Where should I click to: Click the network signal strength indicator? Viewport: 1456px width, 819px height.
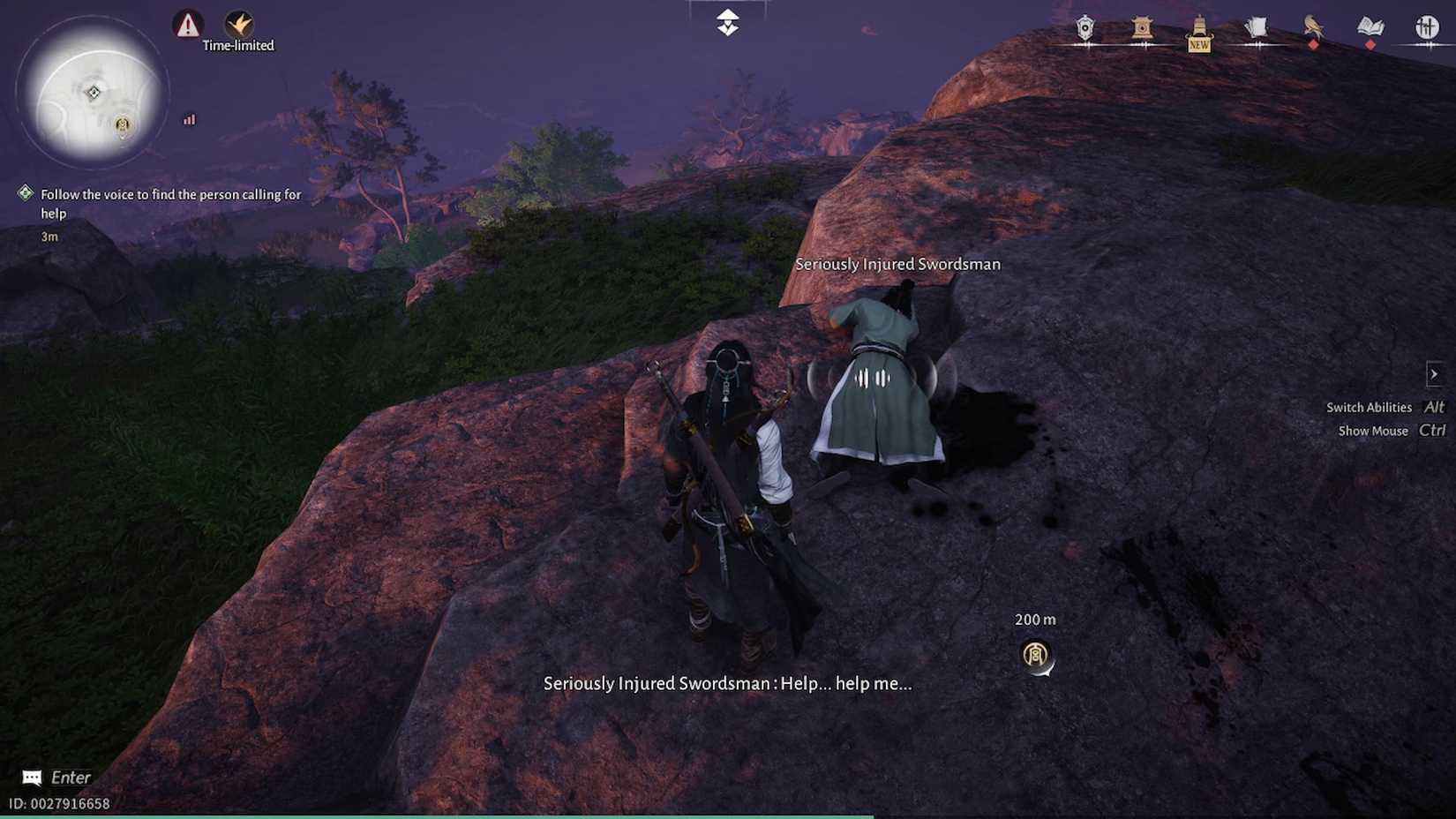pyautogui.click(x=188, y=120)
